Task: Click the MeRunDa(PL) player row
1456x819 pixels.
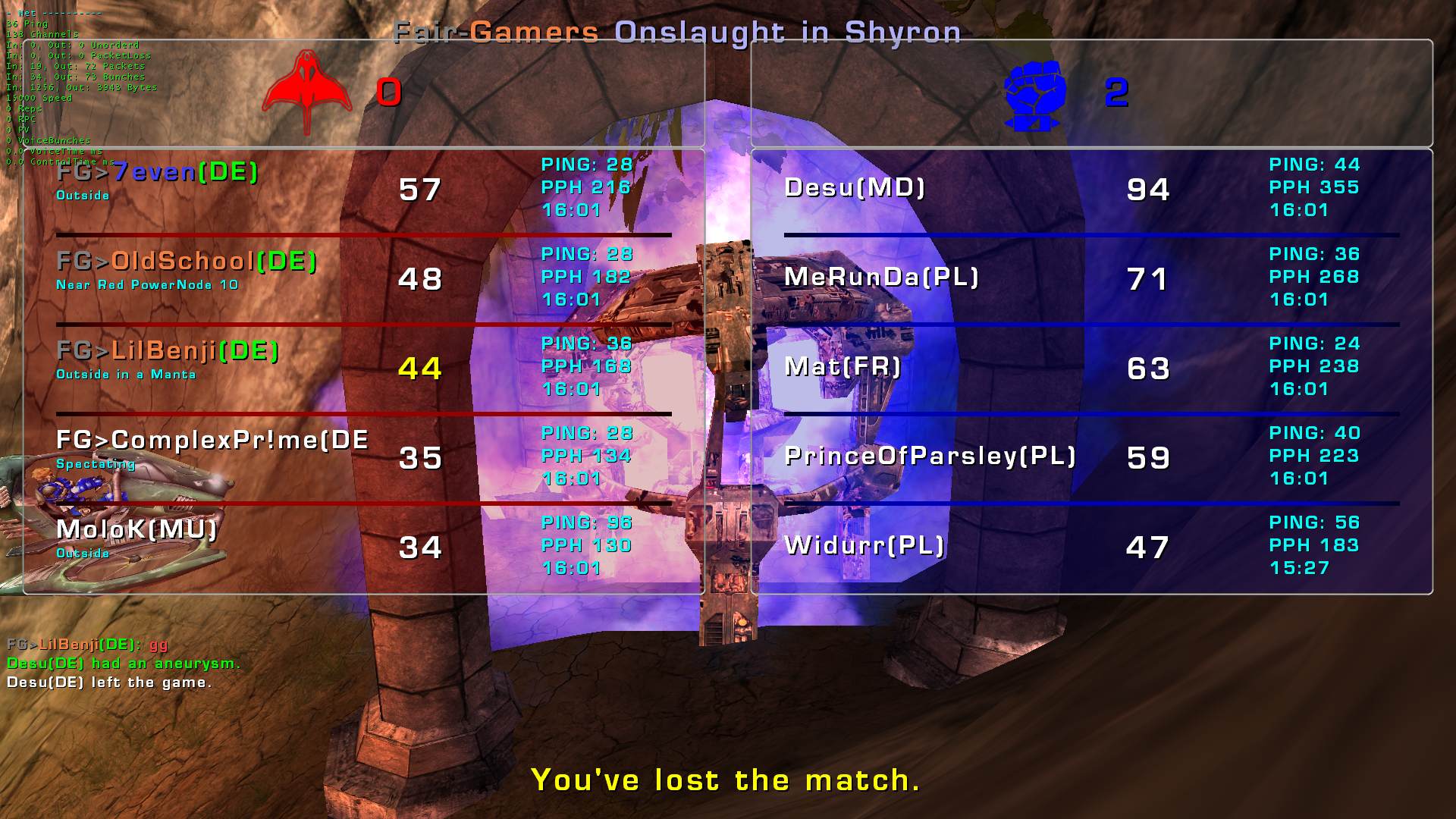Action: click(881, 278)
